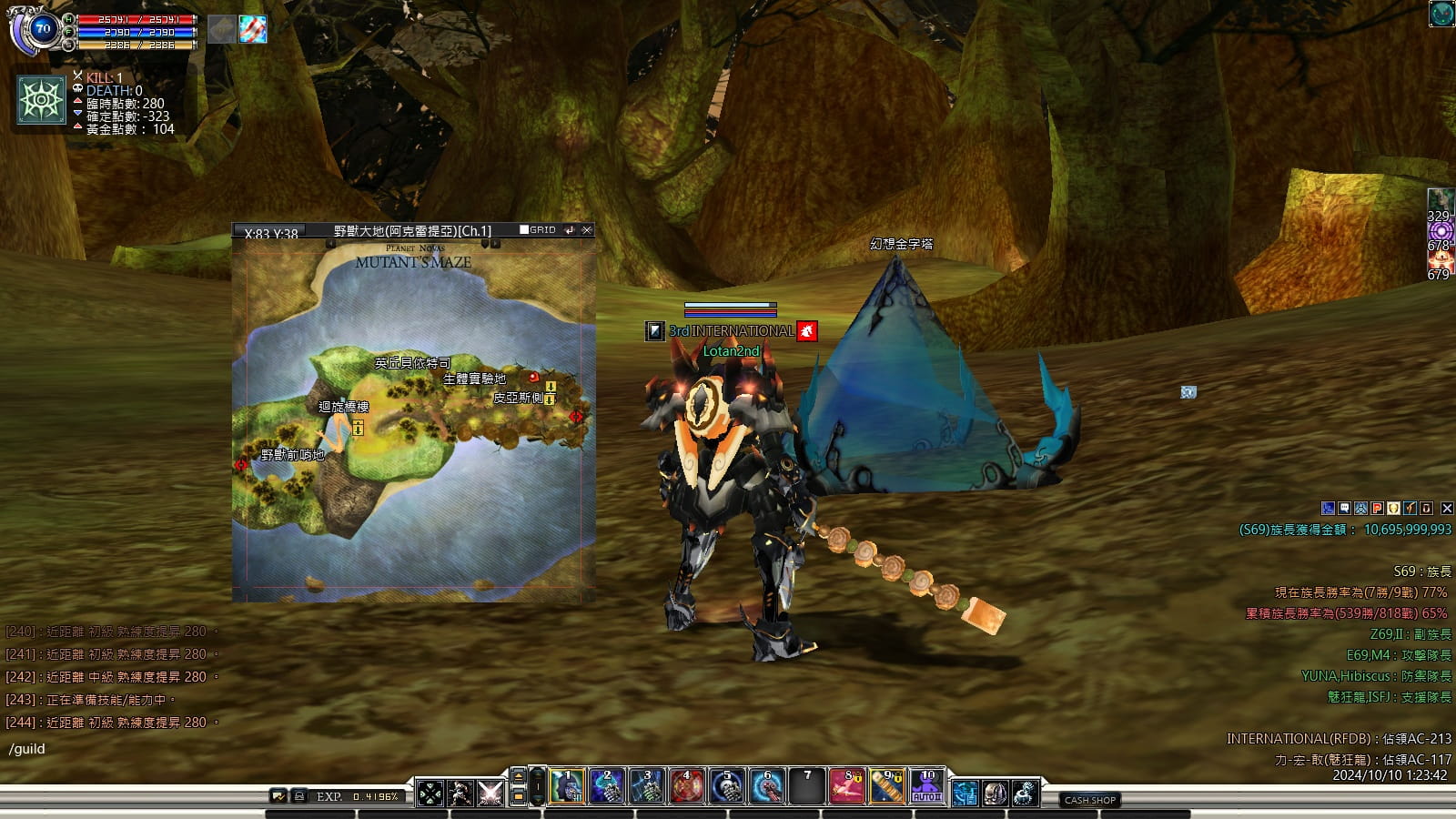Close the Mutant's Maze map window
The image size is (1456, 819).
pyautogui.click(x=587, y=230)
